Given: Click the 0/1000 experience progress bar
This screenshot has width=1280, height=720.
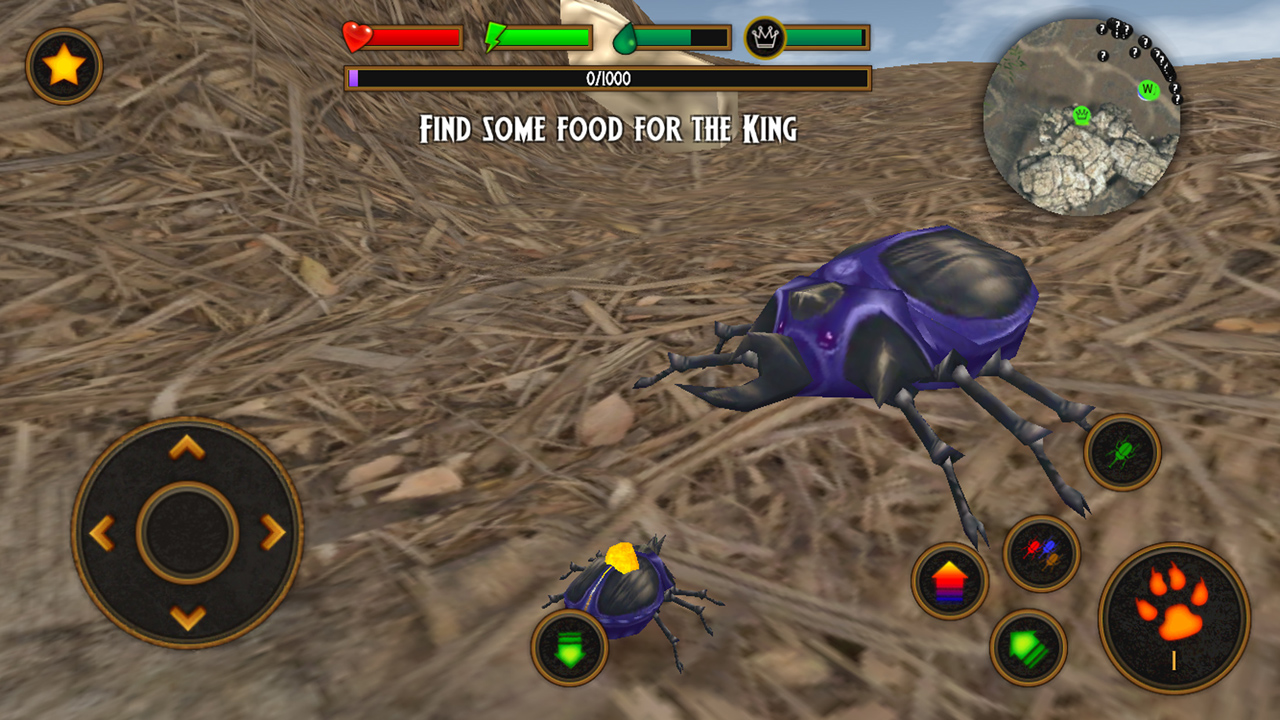Looking at the screenshot, I should [610, 77].
